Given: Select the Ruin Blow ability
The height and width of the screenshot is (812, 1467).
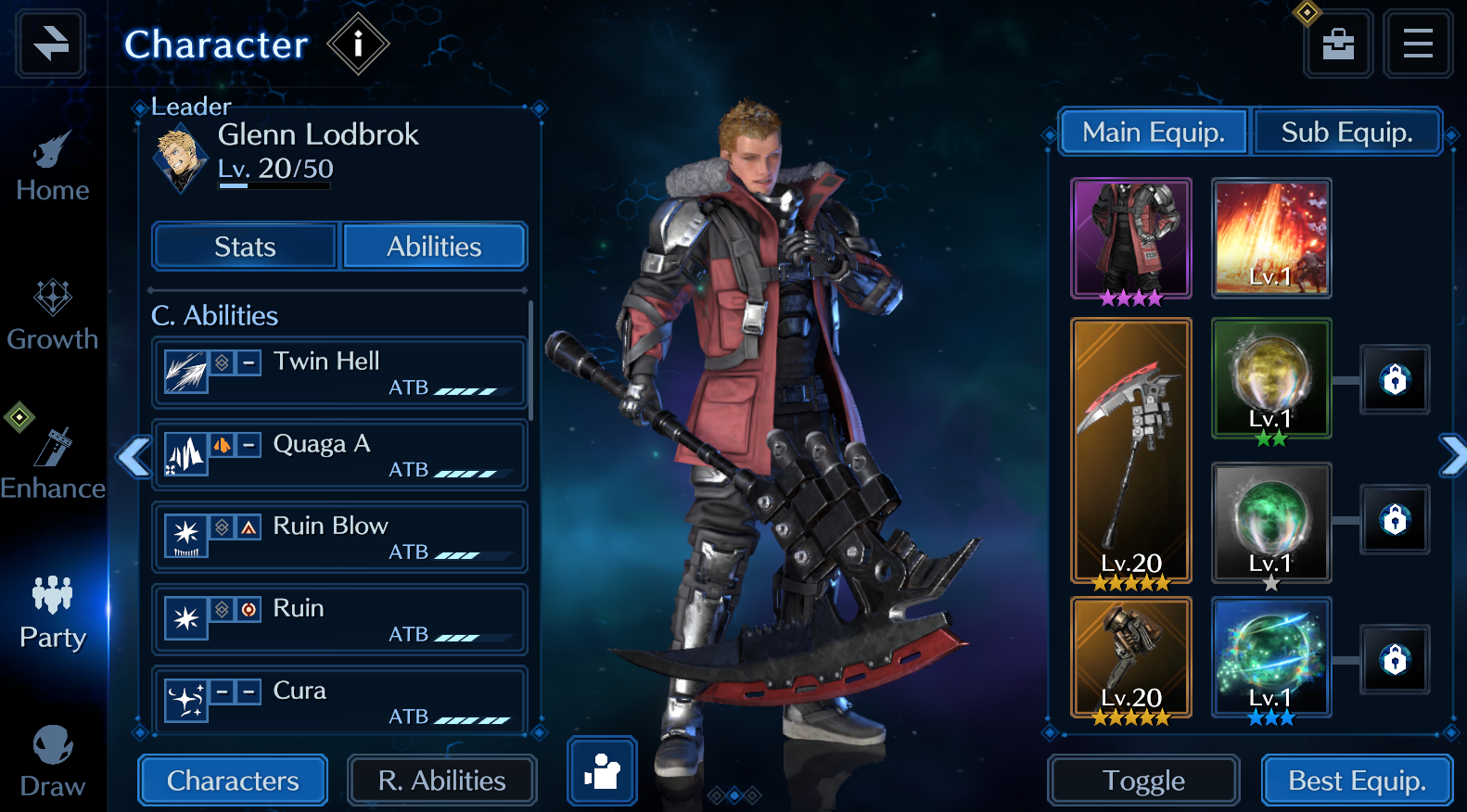Looking at the screenshot, I should tap(339, 538).
